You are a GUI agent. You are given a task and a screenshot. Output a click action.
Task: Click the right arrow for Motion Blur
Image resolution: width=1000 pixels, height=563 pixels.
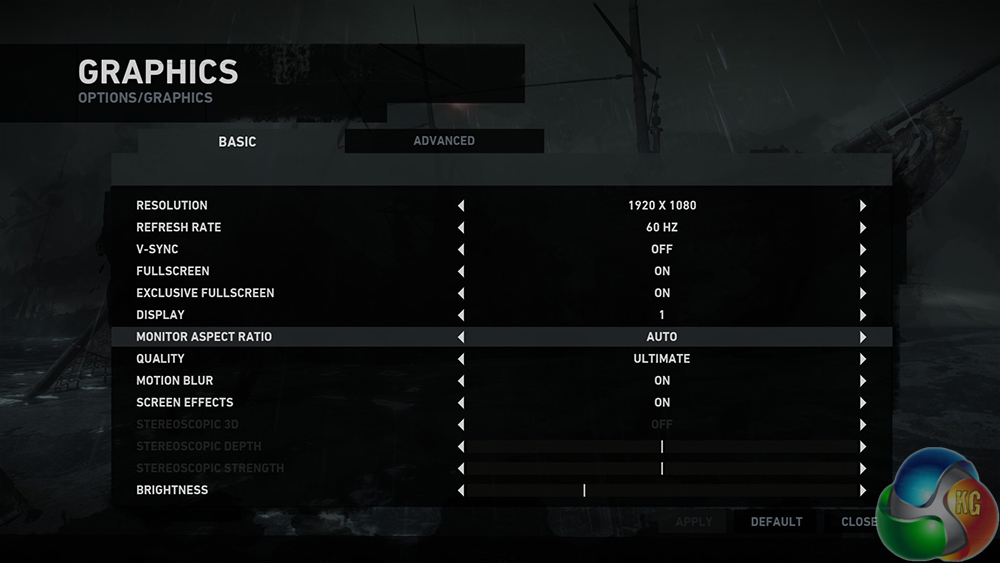(862, 381)
